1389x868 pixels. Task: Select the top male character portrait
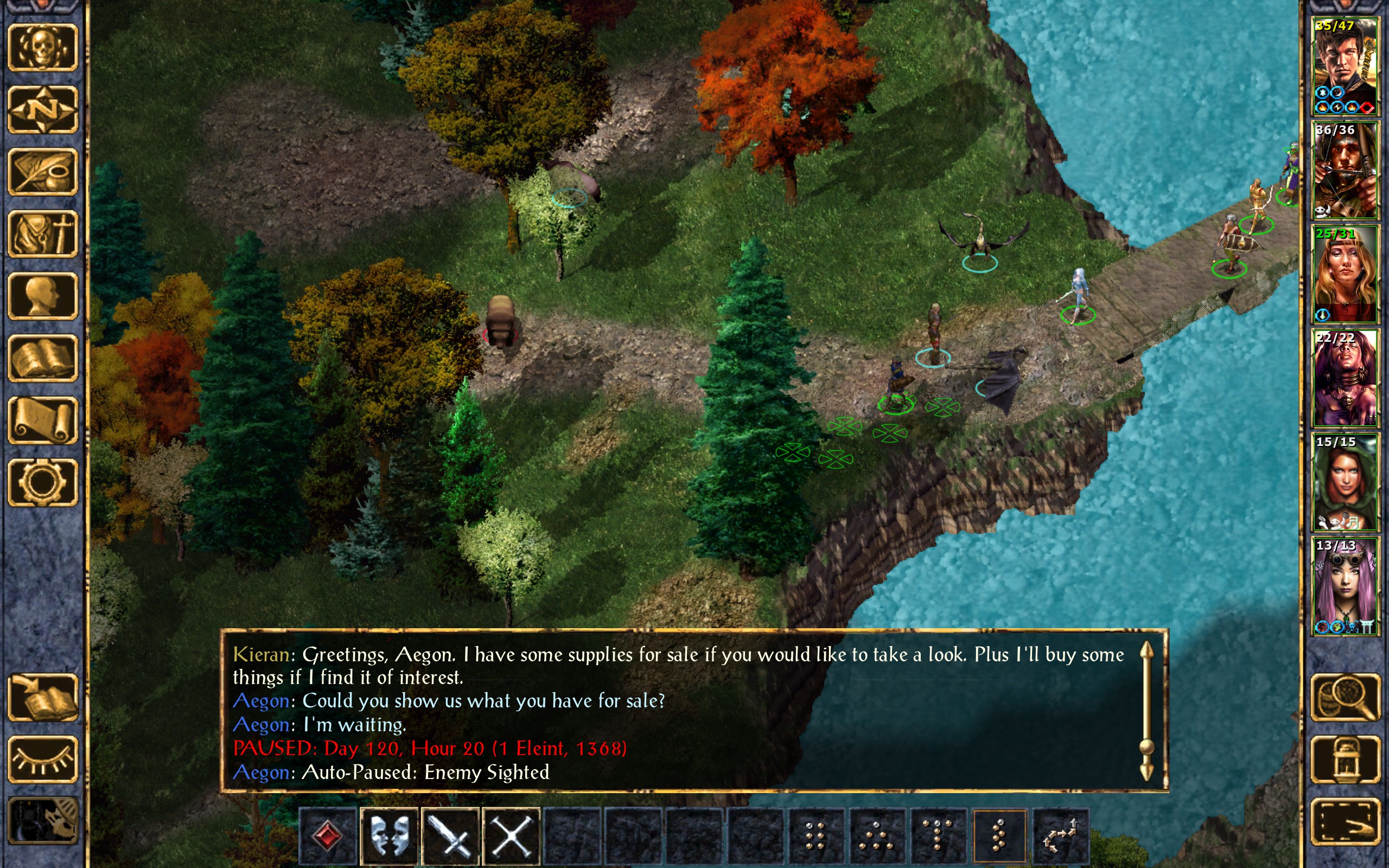pyautogui.click(x=1345, y=67)
